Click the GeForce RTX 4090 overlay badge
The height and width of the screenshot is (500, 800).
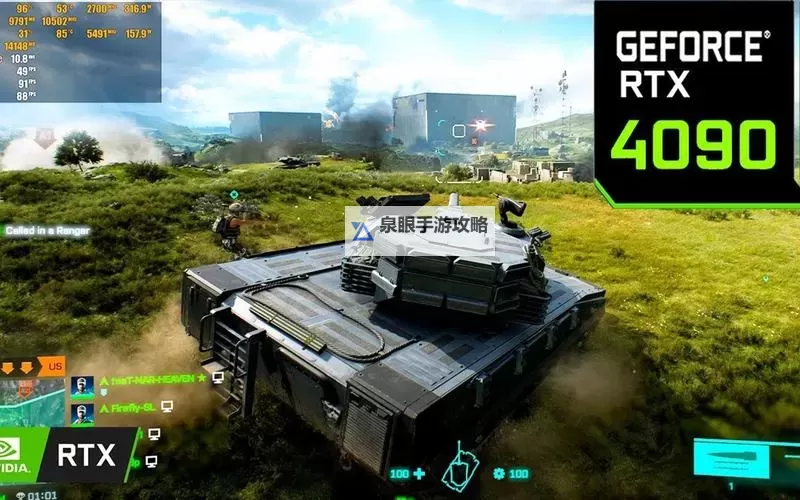tap(695, 100)
